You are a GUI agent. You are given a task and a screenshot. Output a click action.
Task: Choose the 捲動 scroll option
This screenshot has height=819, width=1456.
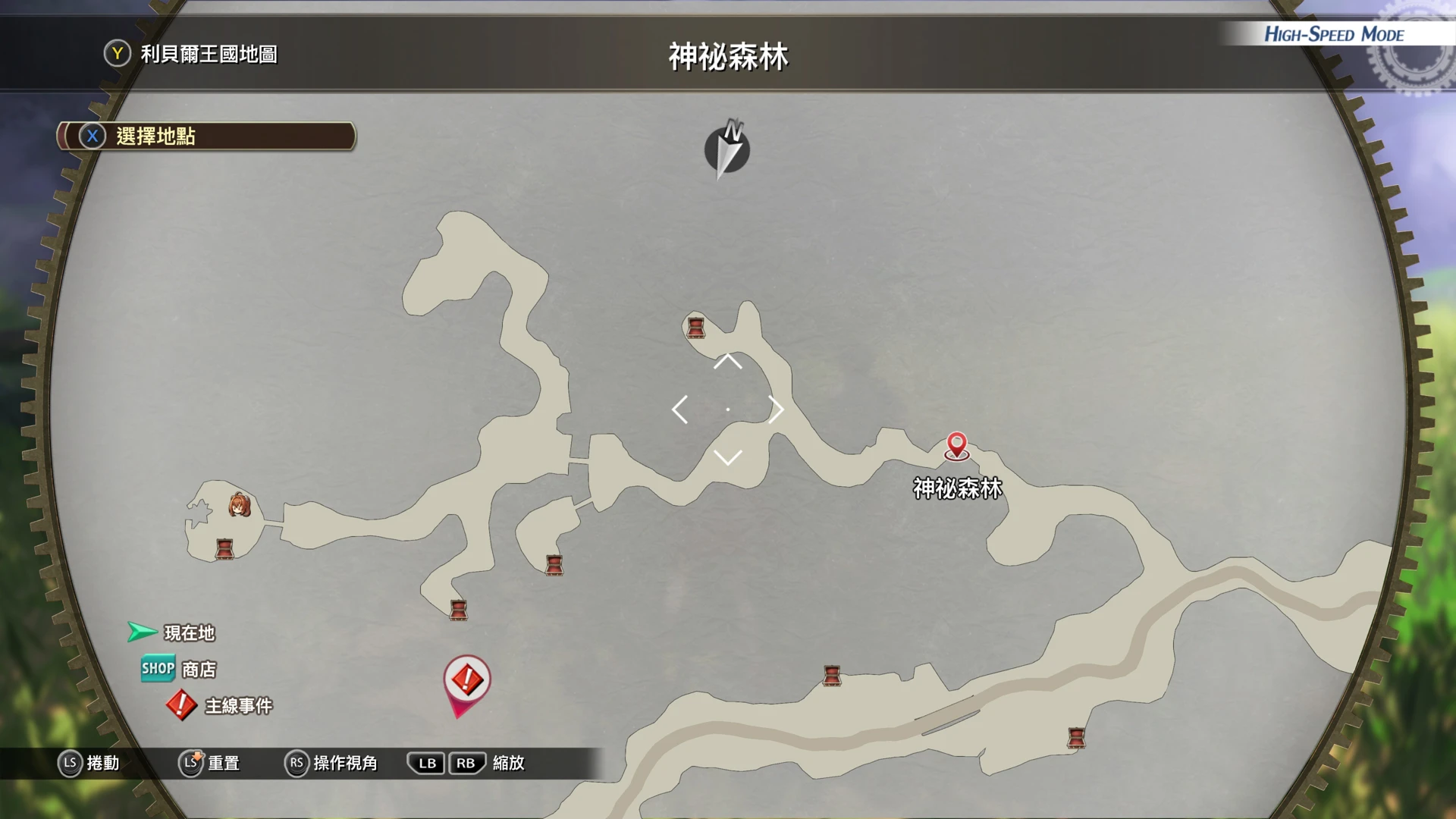(89, 763)
